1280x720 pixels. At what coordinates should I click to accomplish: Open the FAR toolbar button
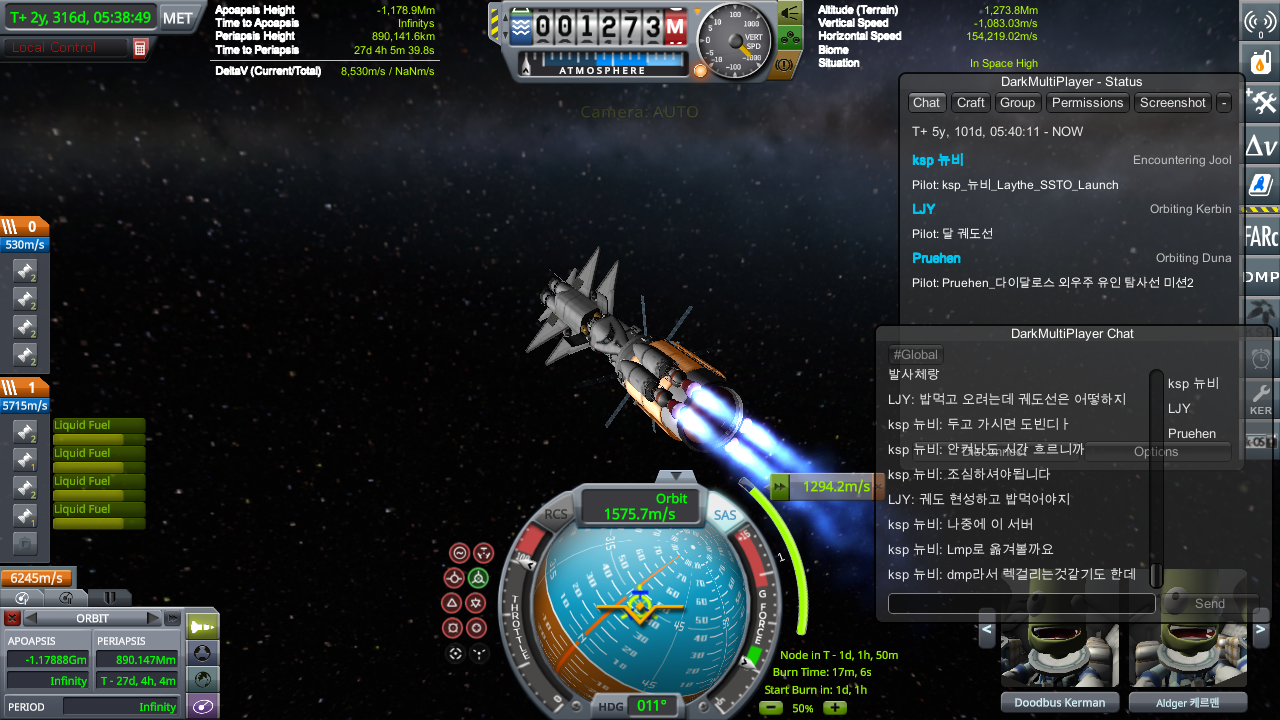(x=1260, y=237)
